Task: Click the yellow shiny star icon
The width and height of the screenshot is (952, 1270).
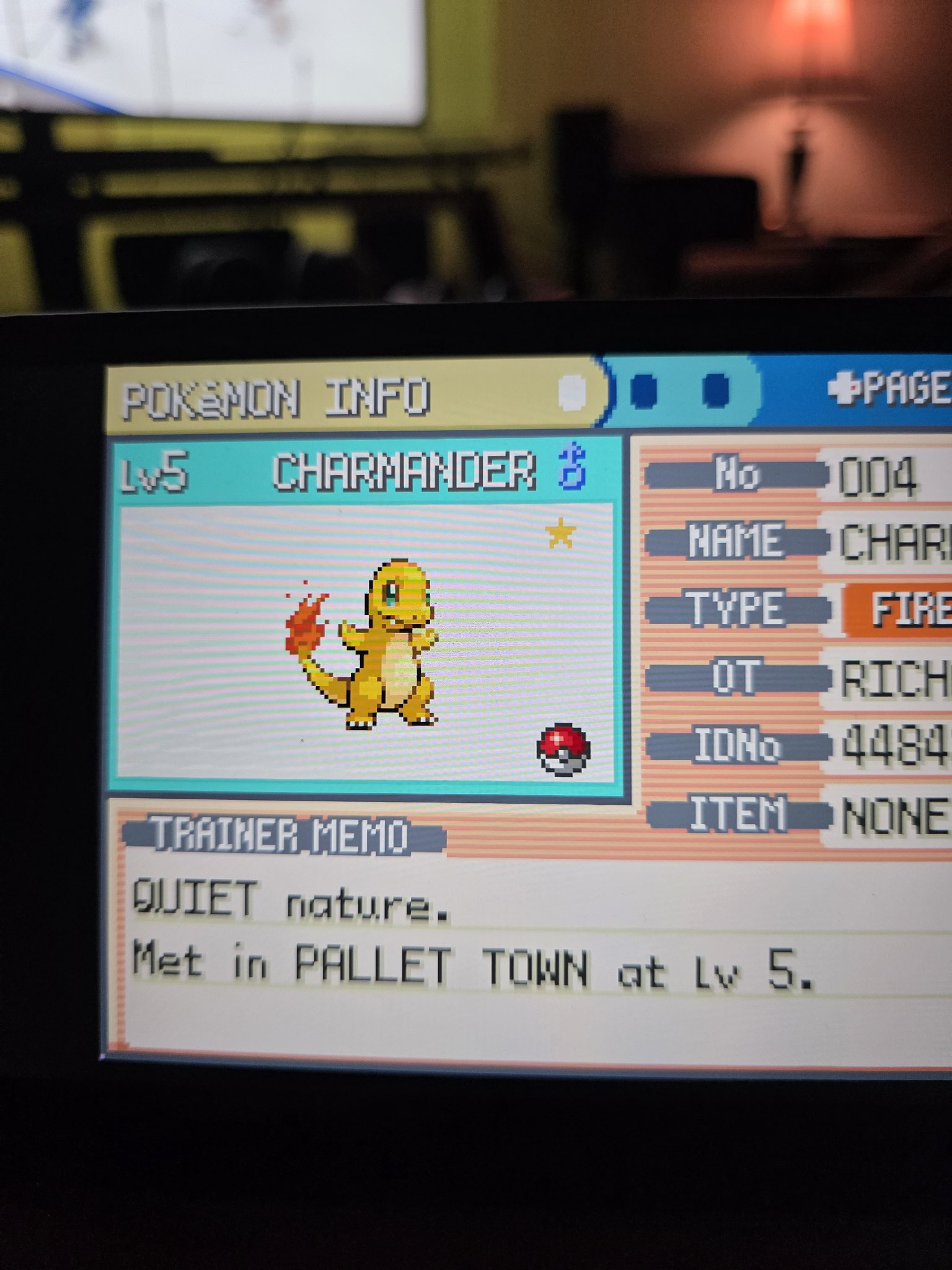Action: coord(560,533)
